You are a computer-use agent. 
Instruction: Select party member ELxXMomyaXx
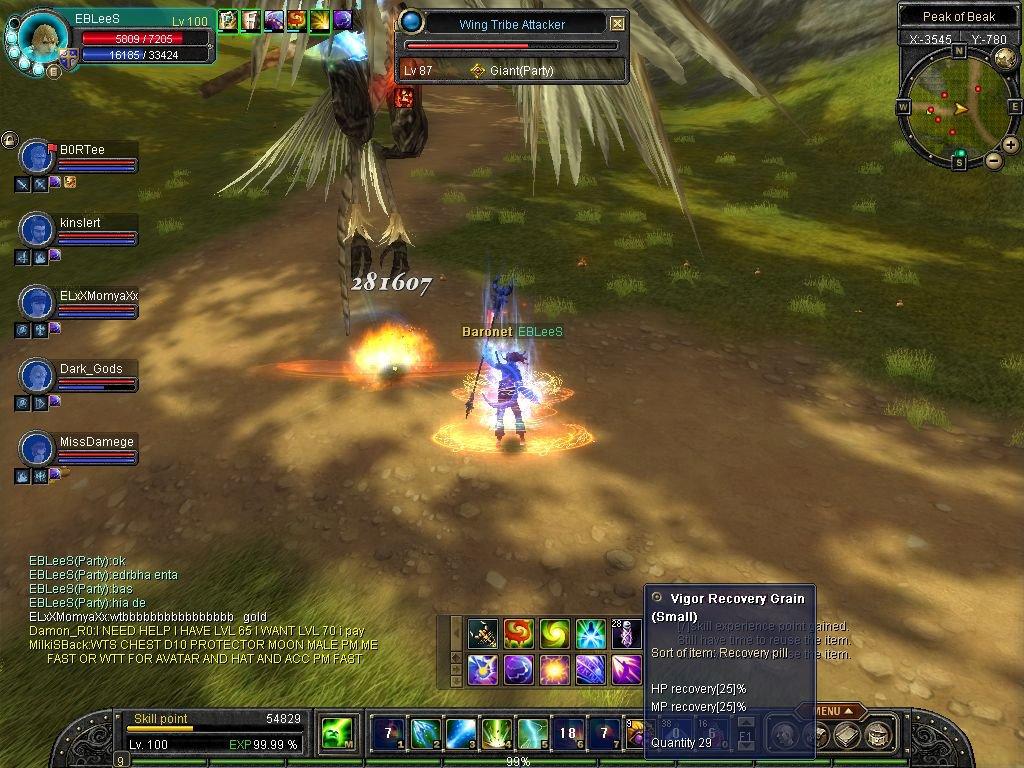click(x=38, y=303)
